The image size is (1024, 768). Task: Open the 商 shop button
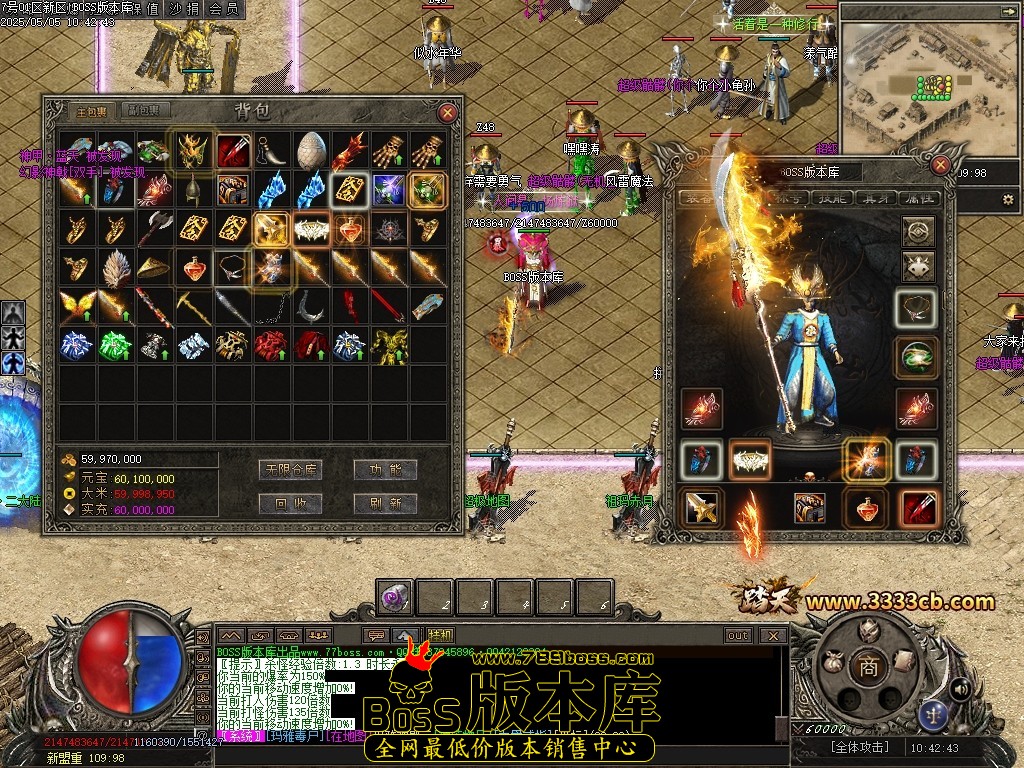(867, 667)
